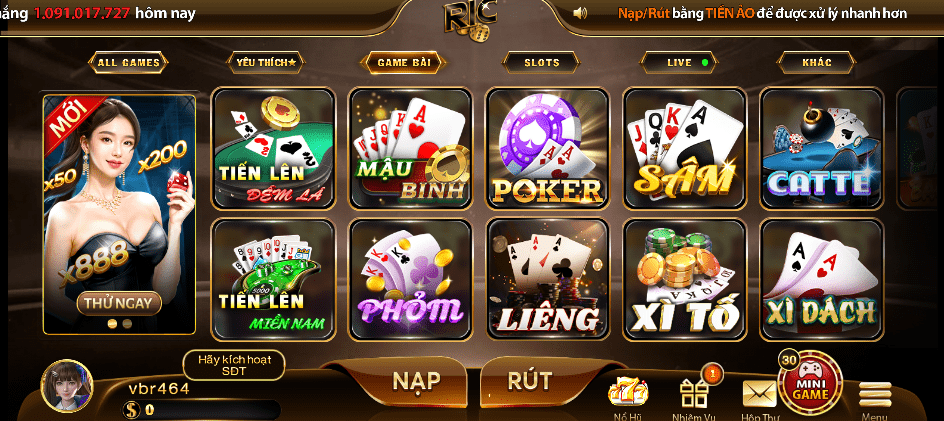Open the Mậu Binh card game
Screen dimensions: 944x421
(410, 149)
